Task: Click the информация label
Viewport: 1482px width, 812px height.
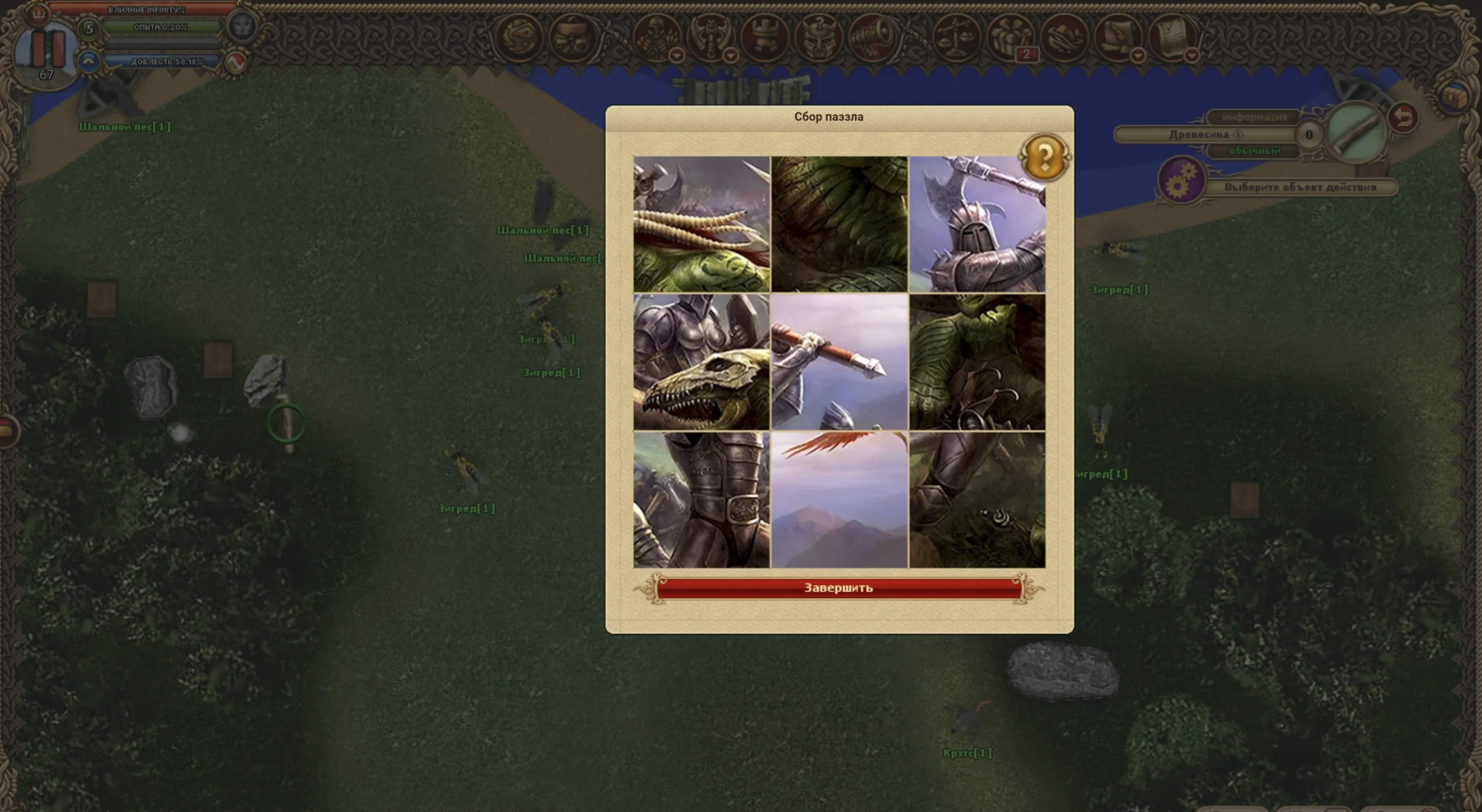Action: [x=1254, y=118]
